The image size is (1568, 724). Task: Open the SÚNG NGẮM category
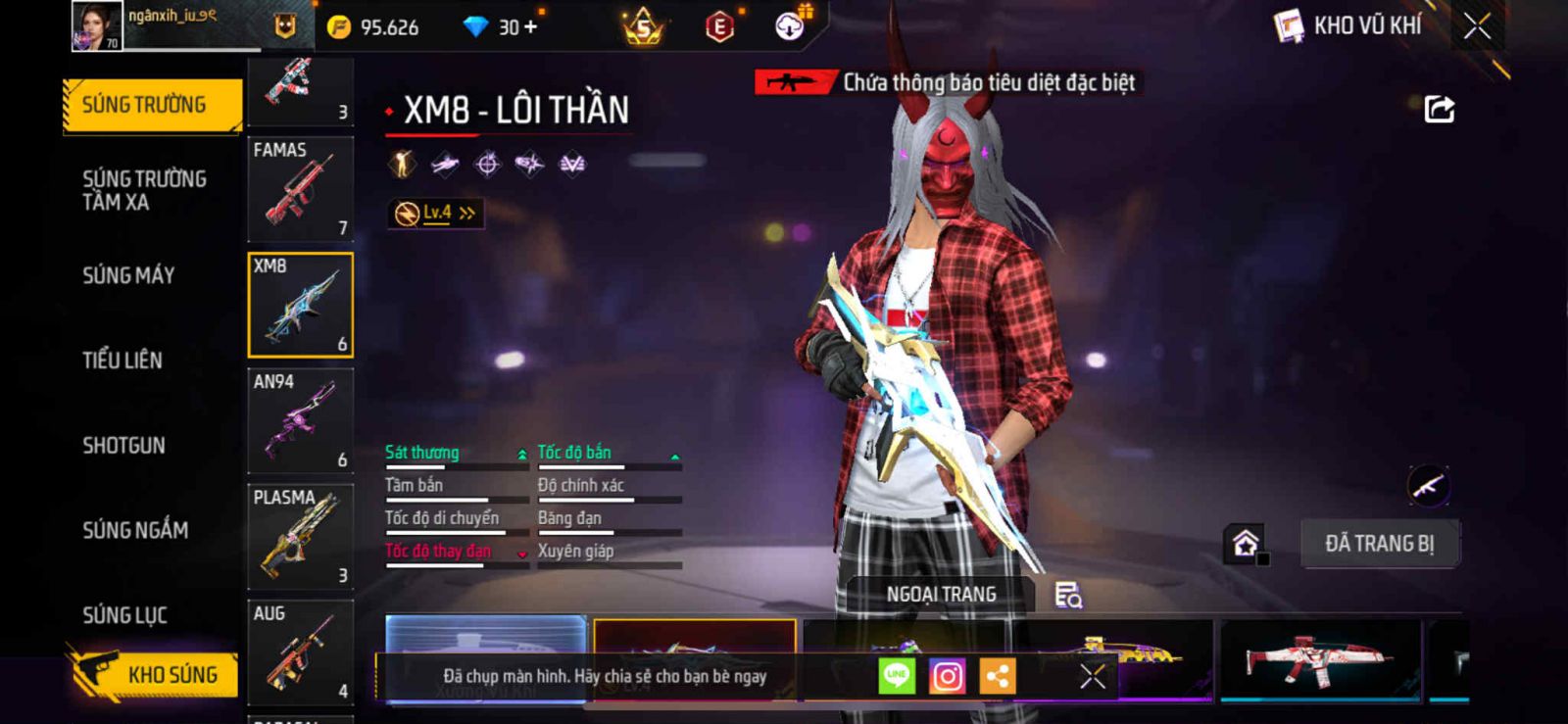coord(135,530)
